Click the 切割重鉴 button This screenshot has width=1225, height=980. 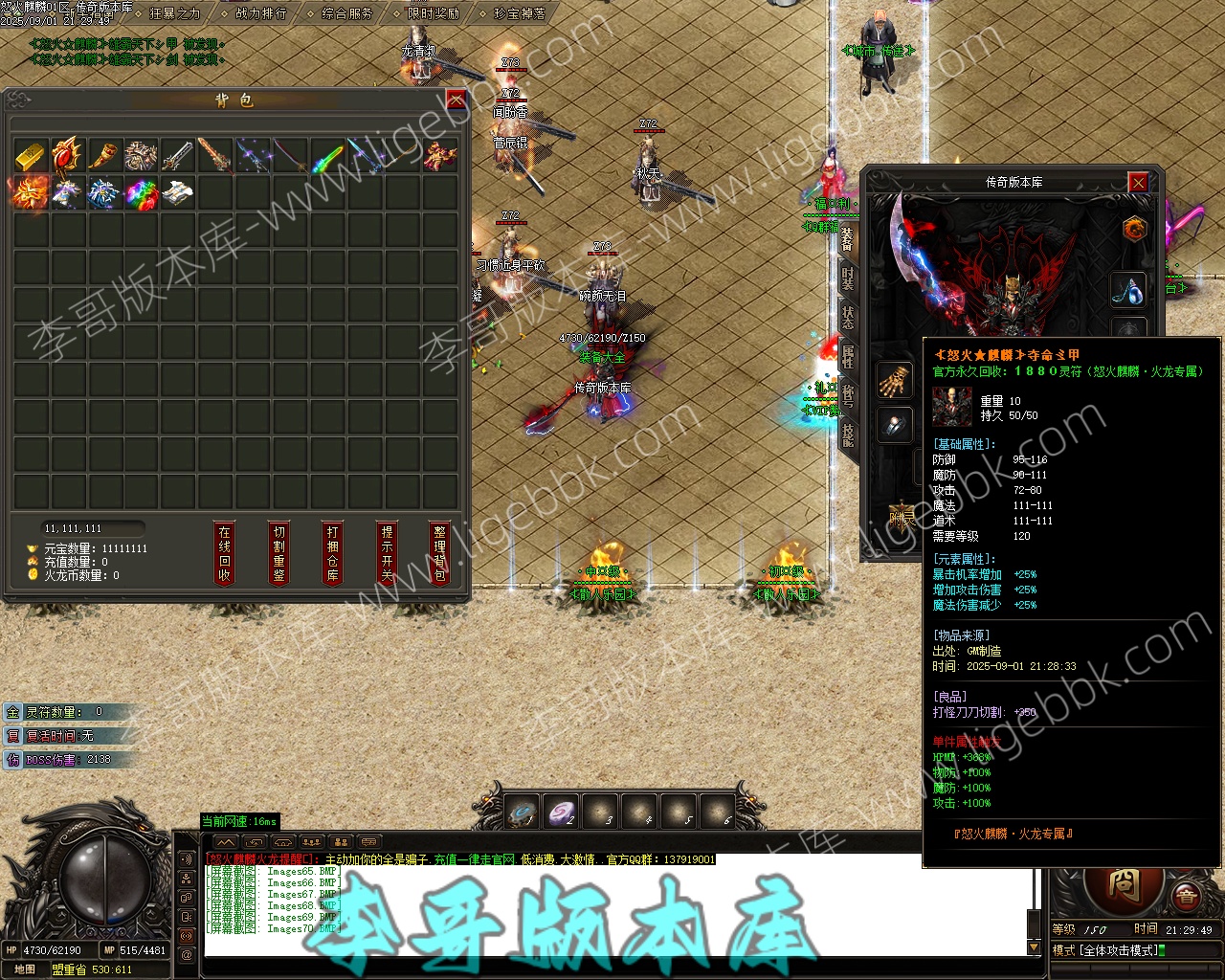click(x=278, y=553)
